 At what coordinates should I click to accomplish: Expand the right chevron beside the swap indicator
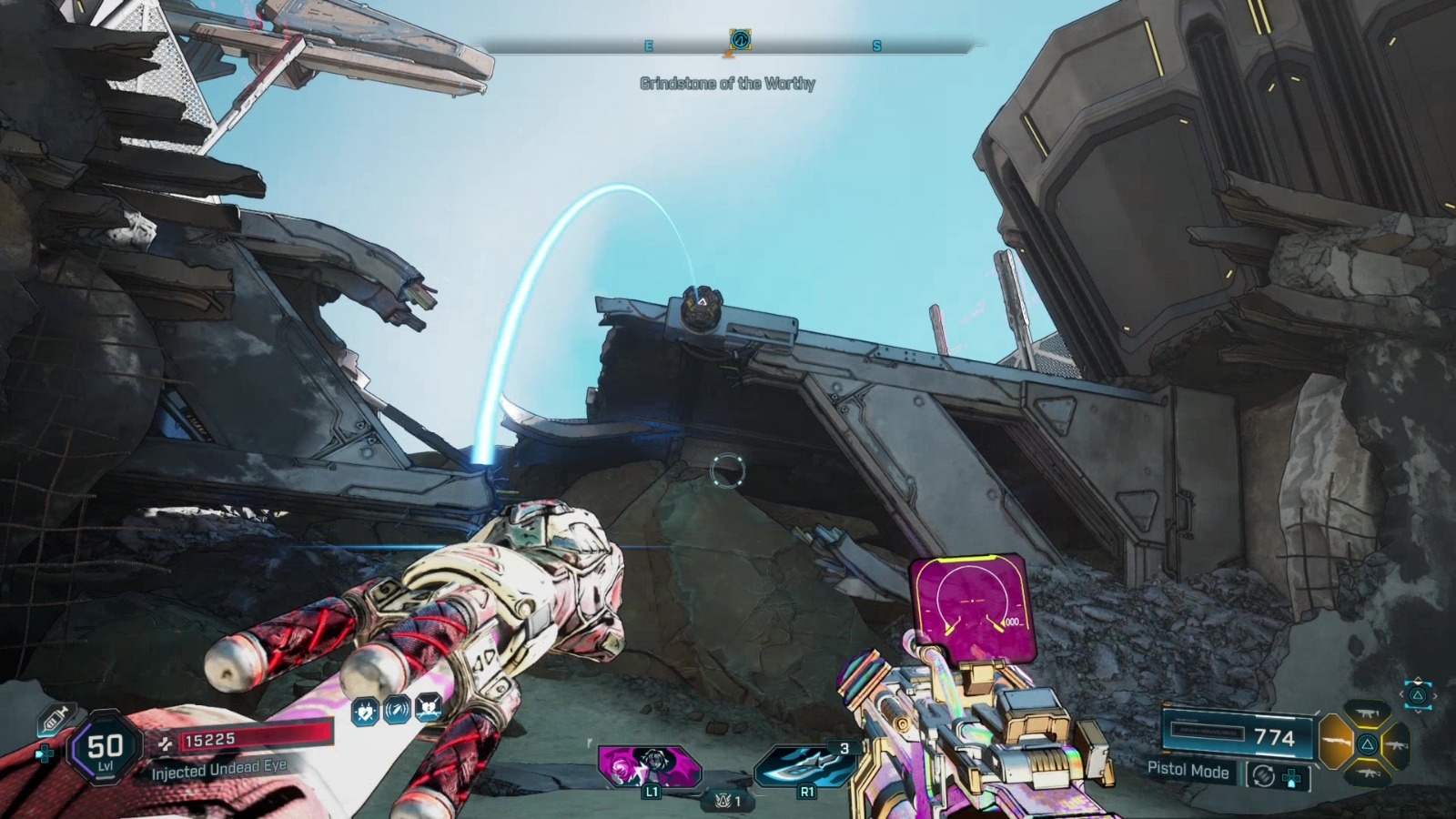(1435, 695)
